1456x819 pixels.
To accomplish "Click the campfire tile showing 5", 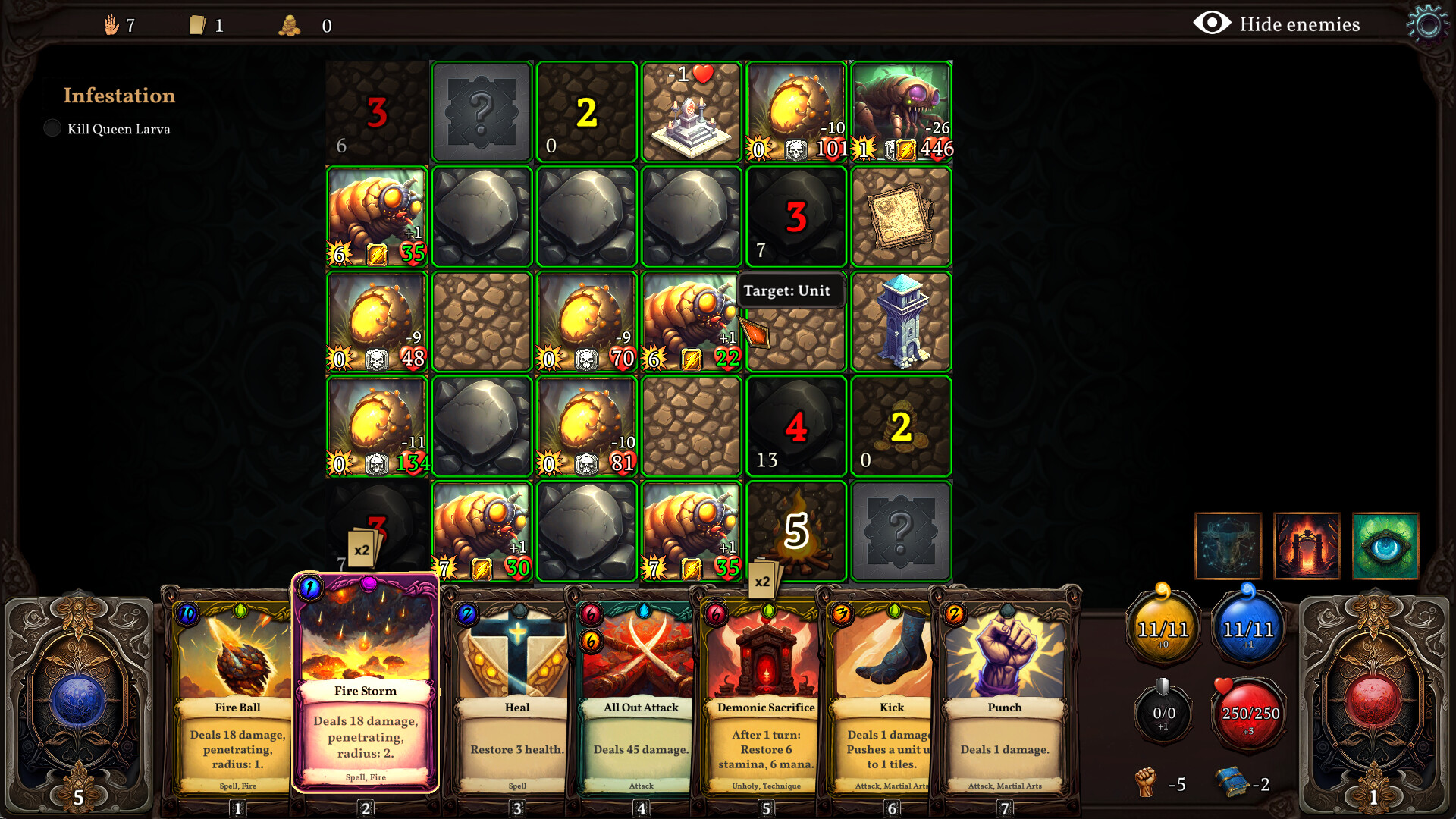I will pyautogui.click(x=795, y=530).
